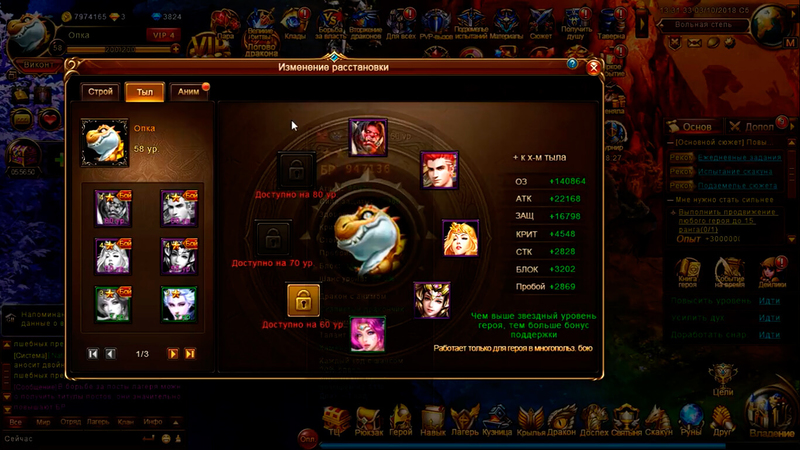Screen dimensions: 800x450
Task: Open the Аним tab
Action: pyautogui.click(x=188, y=91)
